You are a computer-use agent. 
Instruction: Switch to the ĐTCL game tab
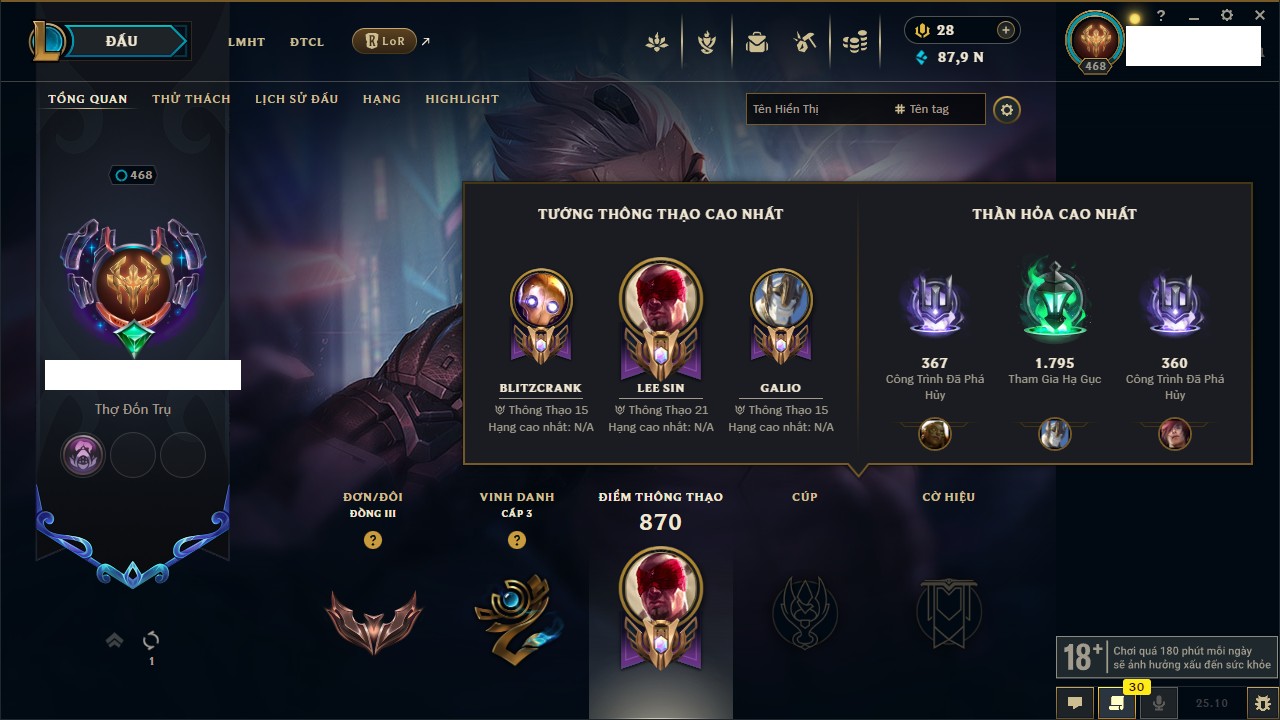point(307,42)
